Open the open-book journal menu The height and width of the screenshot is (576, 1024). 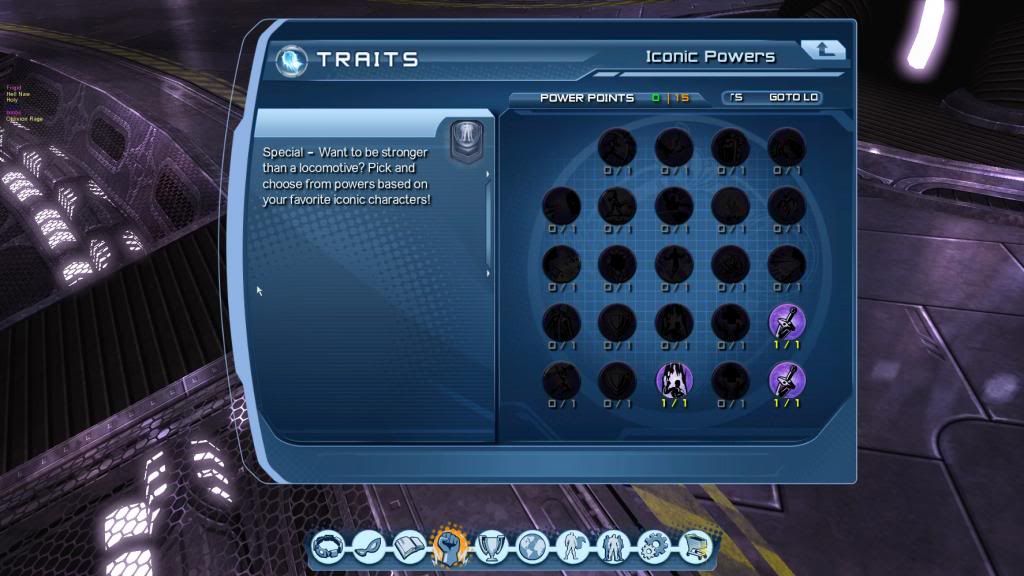pyautogui.click(x=409, y=546)
